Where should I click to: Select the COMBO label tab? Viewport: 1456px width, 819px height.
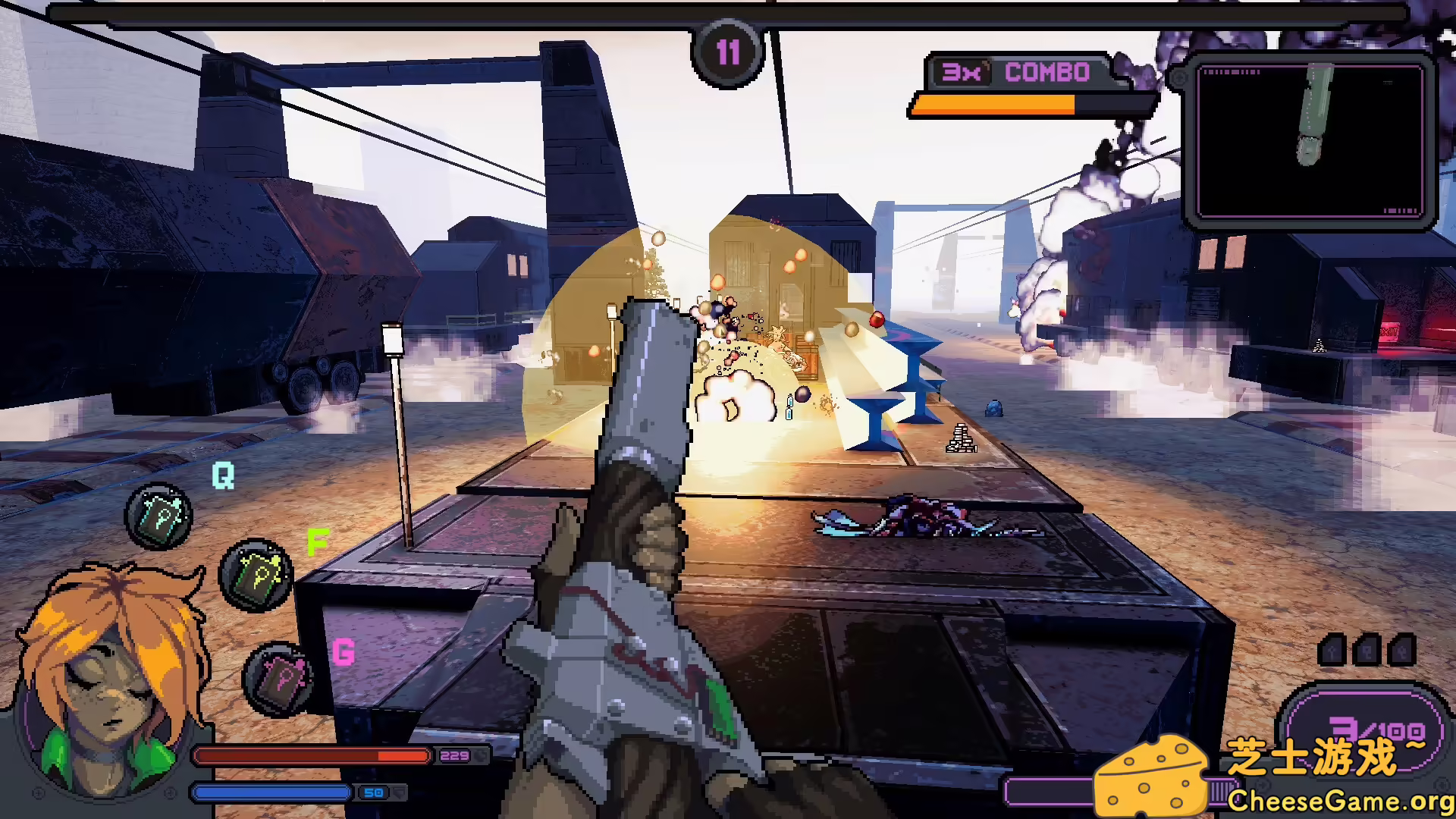coord(1046,74)
